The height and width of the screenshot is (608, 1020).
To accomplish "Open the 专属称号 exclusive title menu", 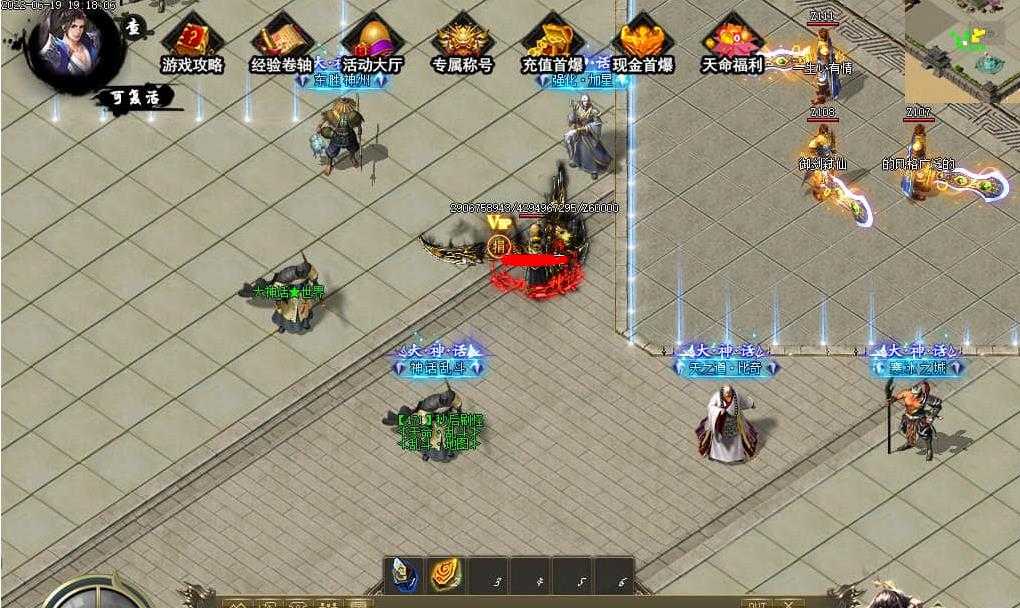I will coord(462,42).
